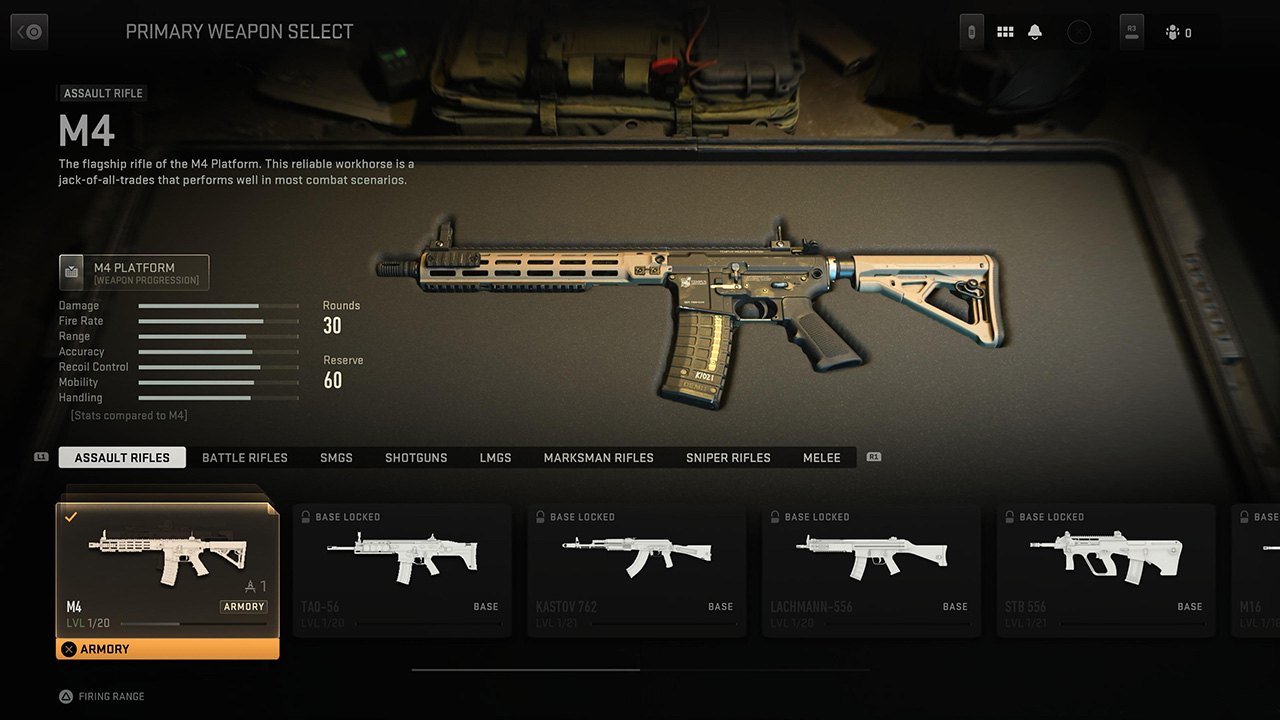Open the M4 Platform weapon progression

coord(134,272)
